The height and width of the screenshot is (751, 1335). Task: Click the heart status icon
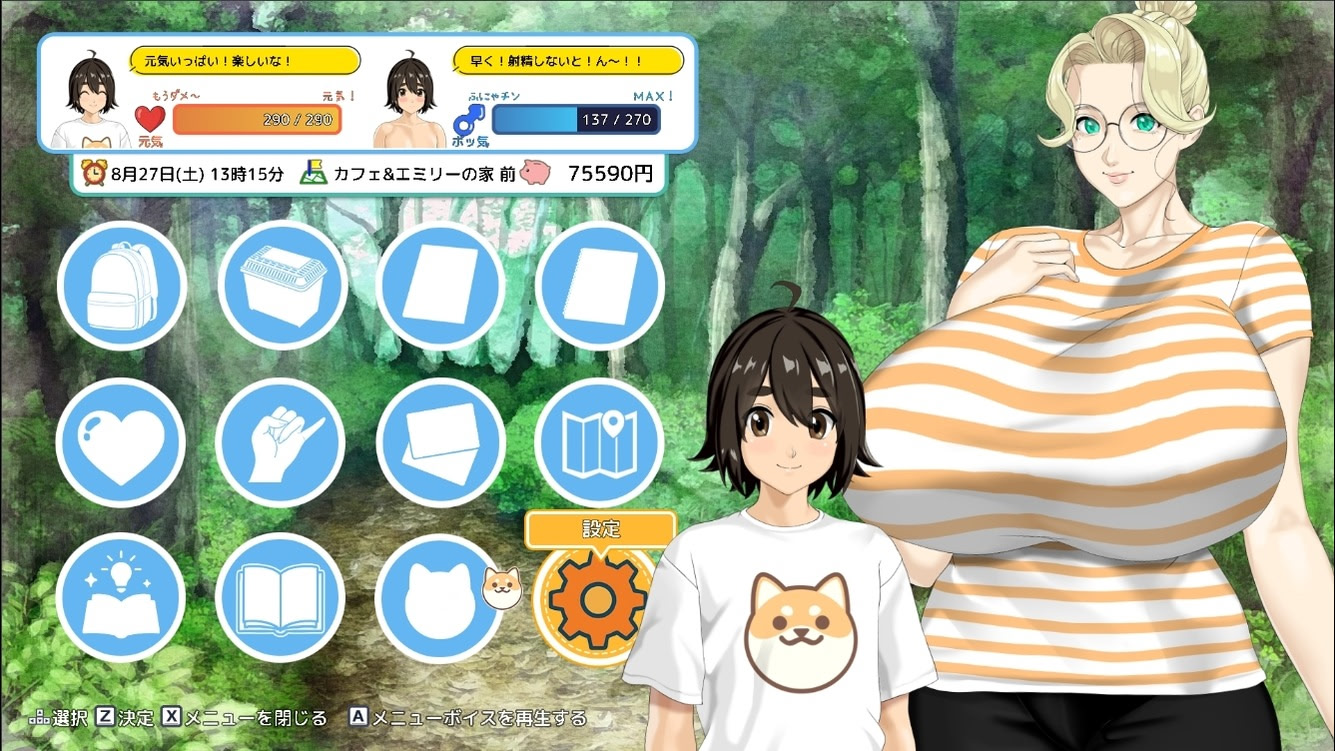[x=120, y=443]
